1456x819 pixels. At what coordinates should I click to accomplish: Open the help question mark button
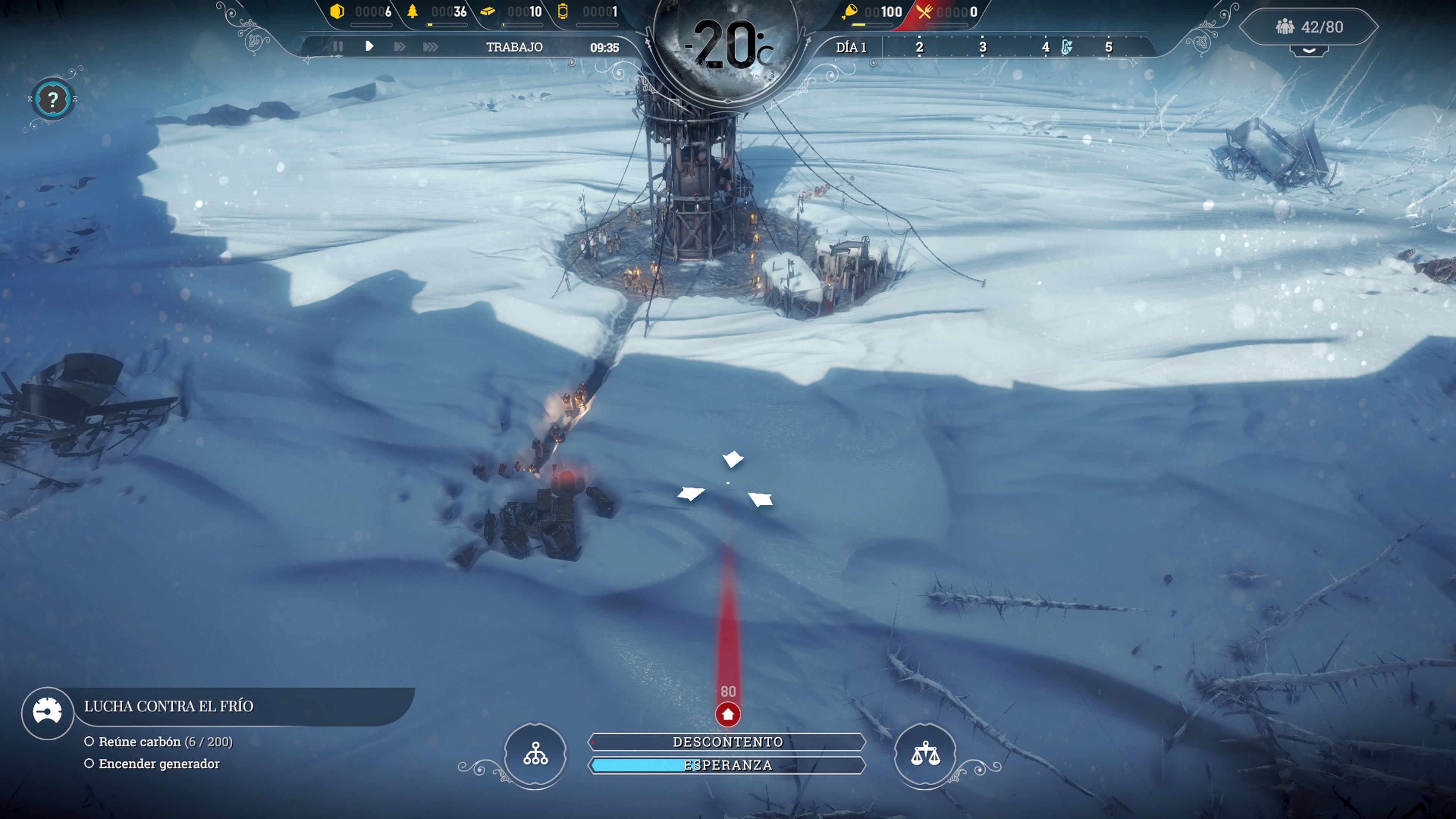point(53,100)
